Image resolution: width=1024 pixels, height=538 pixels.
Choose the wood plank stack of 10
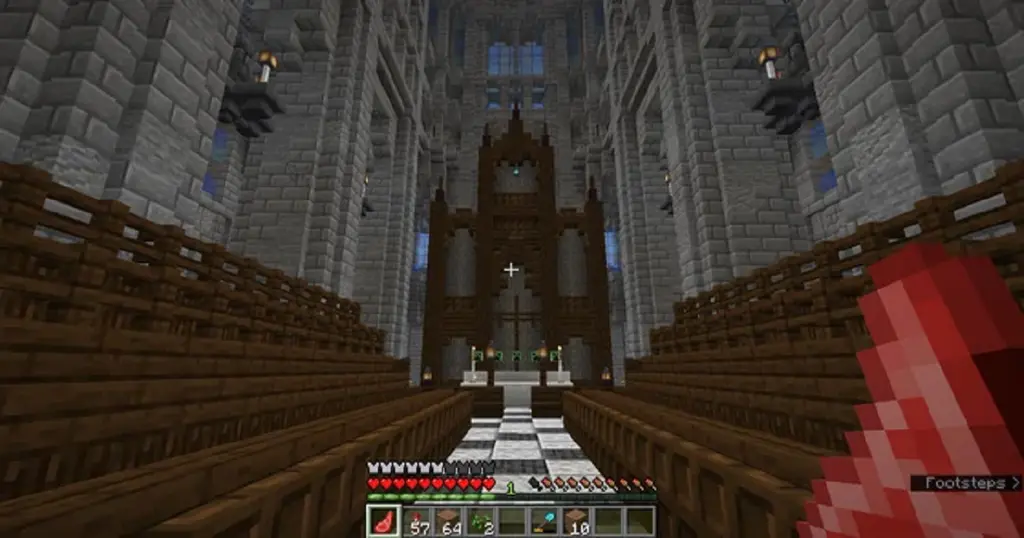[575, 521]
